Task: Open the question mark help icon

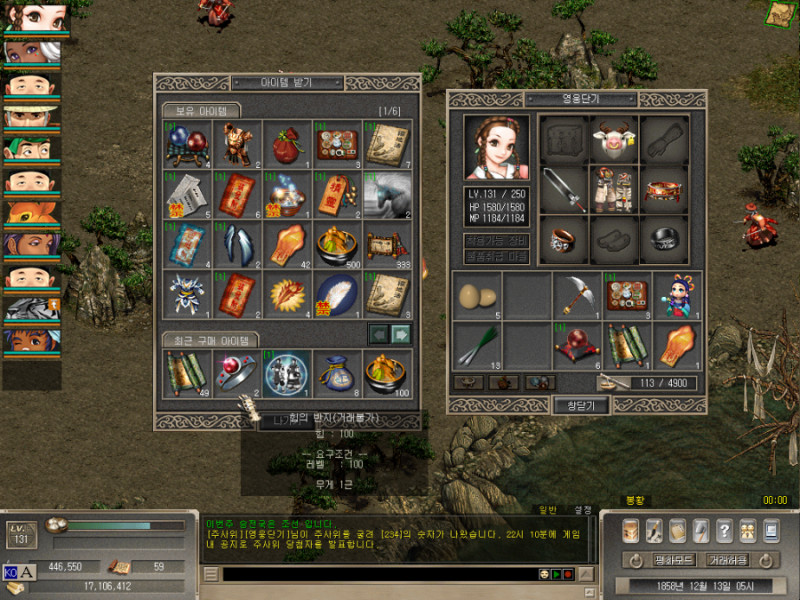Action: point(724,531)
